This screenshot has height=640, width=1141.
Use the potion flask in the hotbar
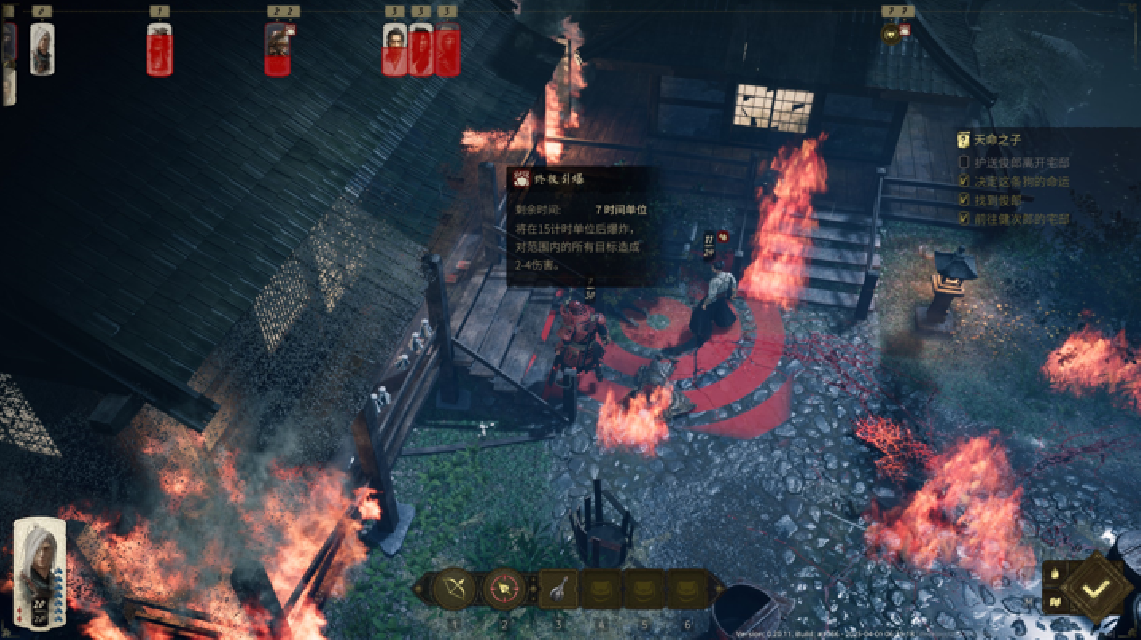[x=557, y=588]
